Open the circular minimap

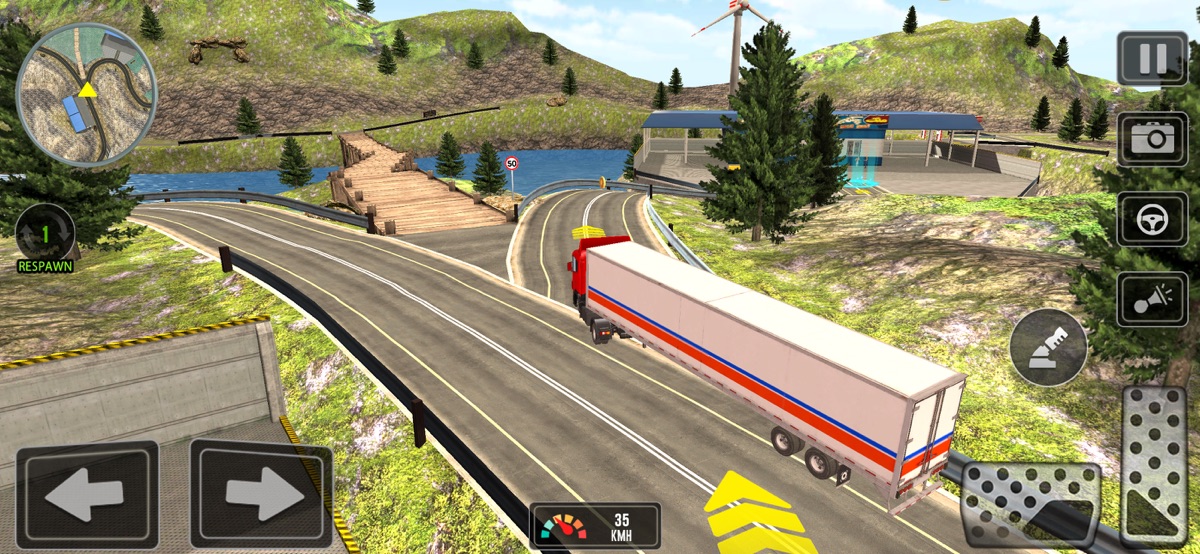87,93
